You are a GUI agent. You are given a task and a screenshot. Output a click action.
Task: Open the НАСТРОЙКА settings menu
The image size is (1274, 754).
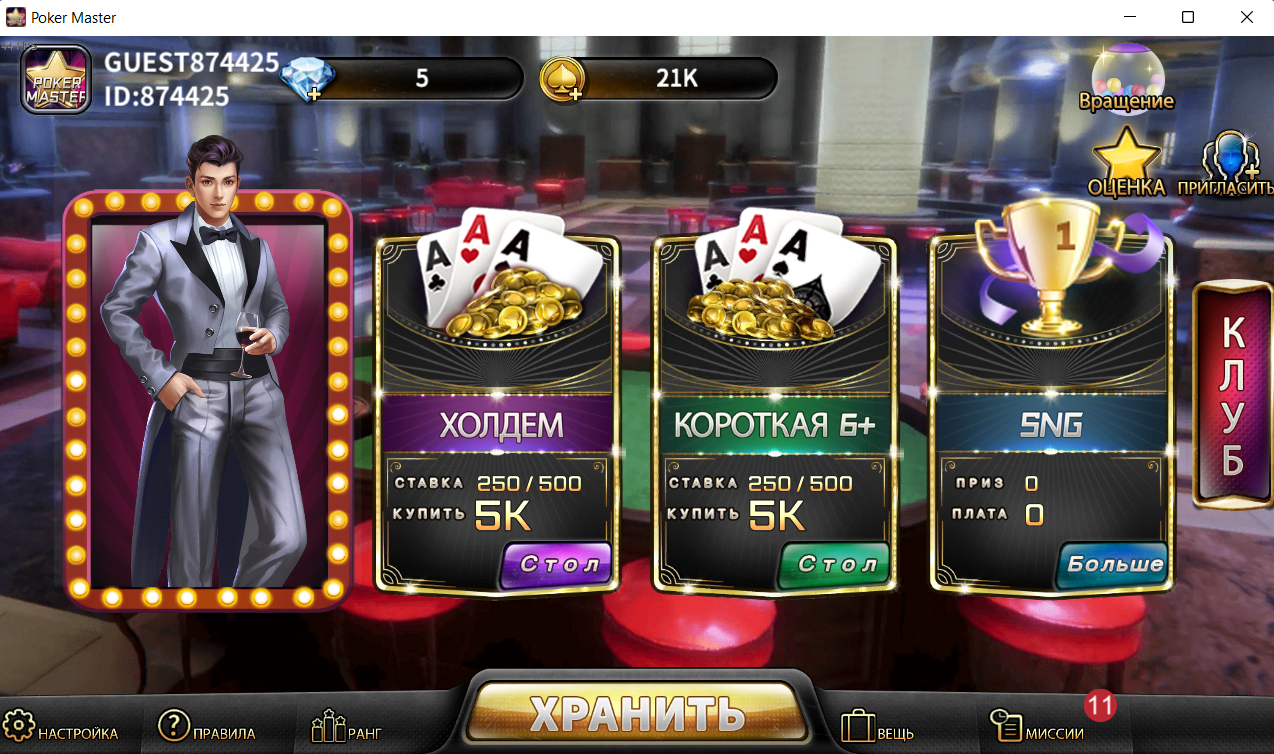pos(62,730)
